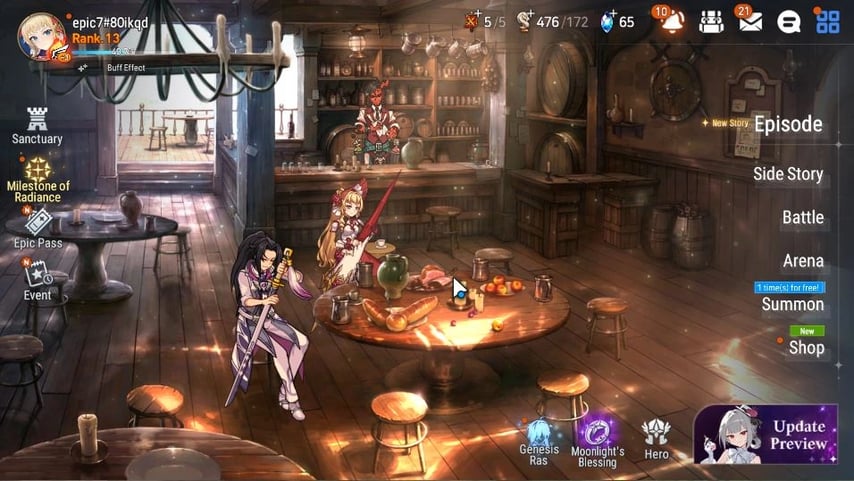
Task: Open the Arena
Action: click(x=802, y=261)
